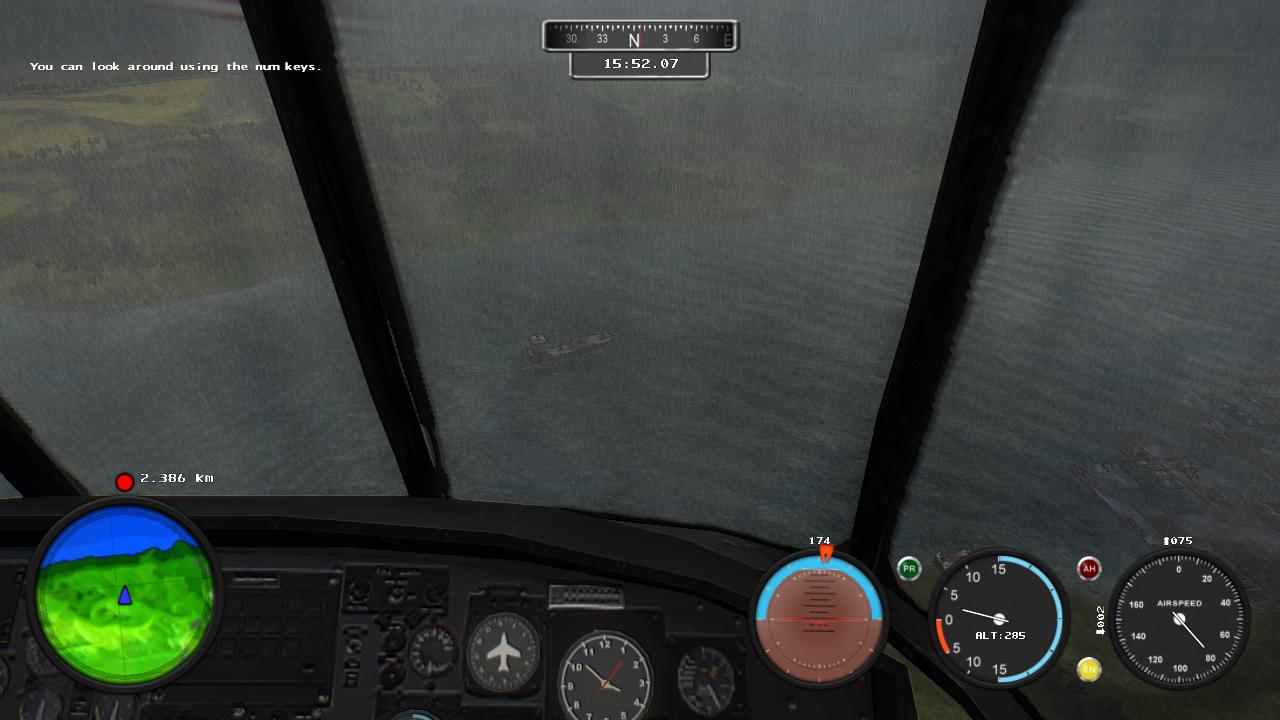Click the green terrain radar minimap
The image size is (1280, 720).
pyautogui.click(x=124, y=596)
